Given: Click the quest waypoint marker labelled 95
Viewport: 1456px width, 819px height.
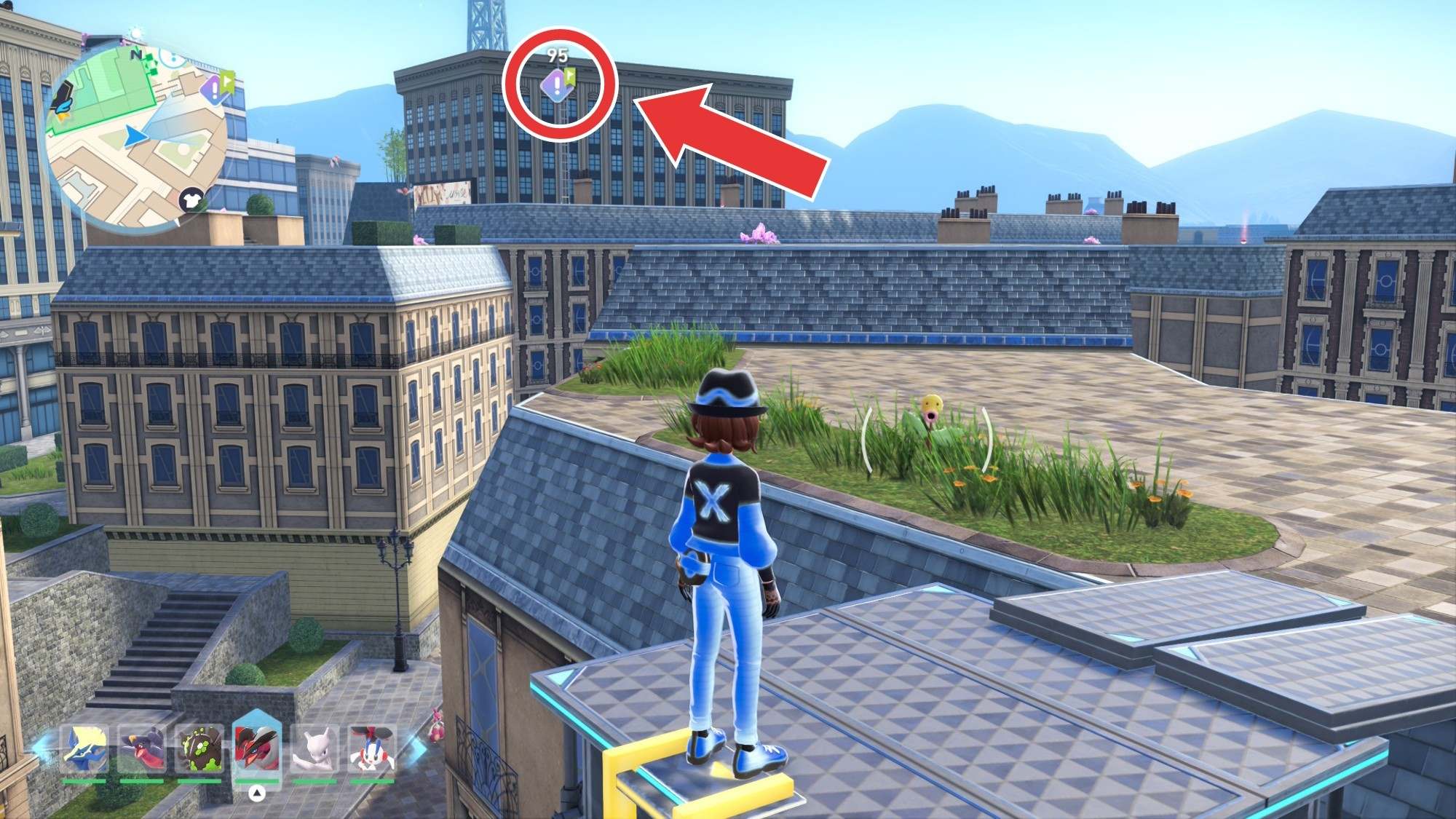Looking at the screenshot, I should [558, 87].
